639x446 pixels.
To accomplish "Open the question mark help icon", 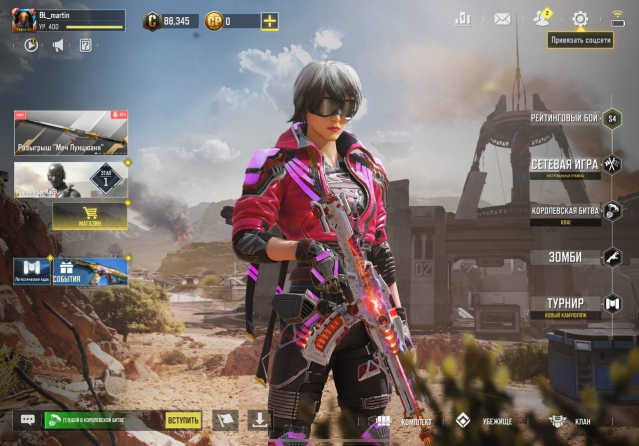I will pos(85,45).
